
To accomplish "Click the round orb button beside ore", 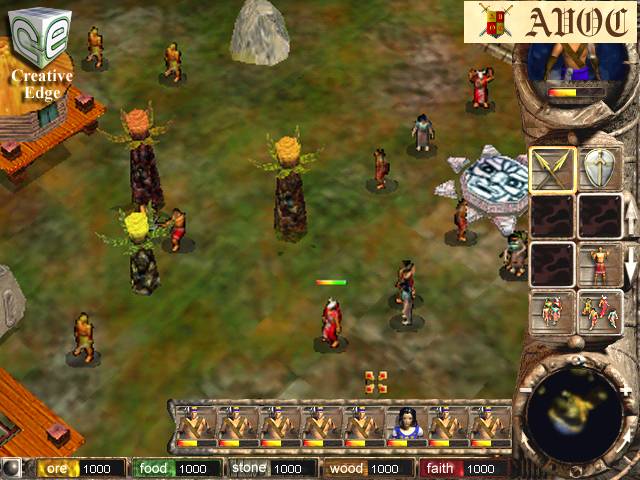I will 11,468.
